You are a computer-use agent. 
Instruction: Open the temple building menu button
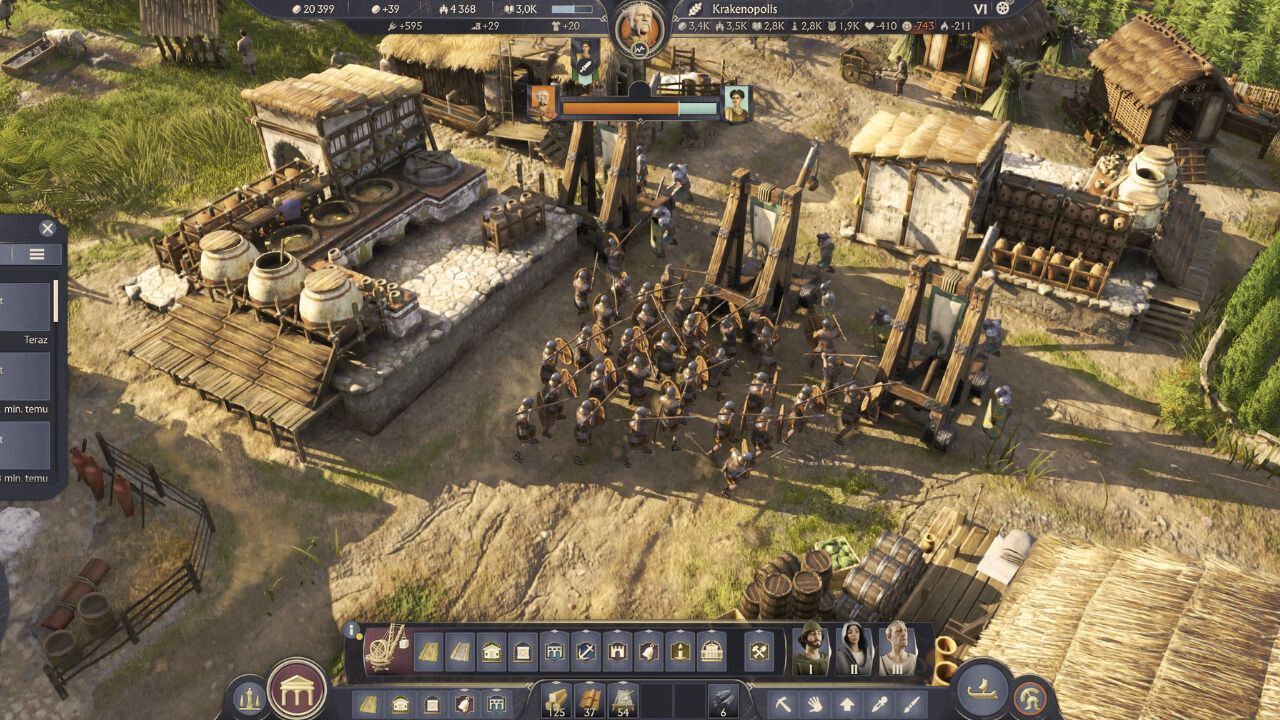click(297, 689)
